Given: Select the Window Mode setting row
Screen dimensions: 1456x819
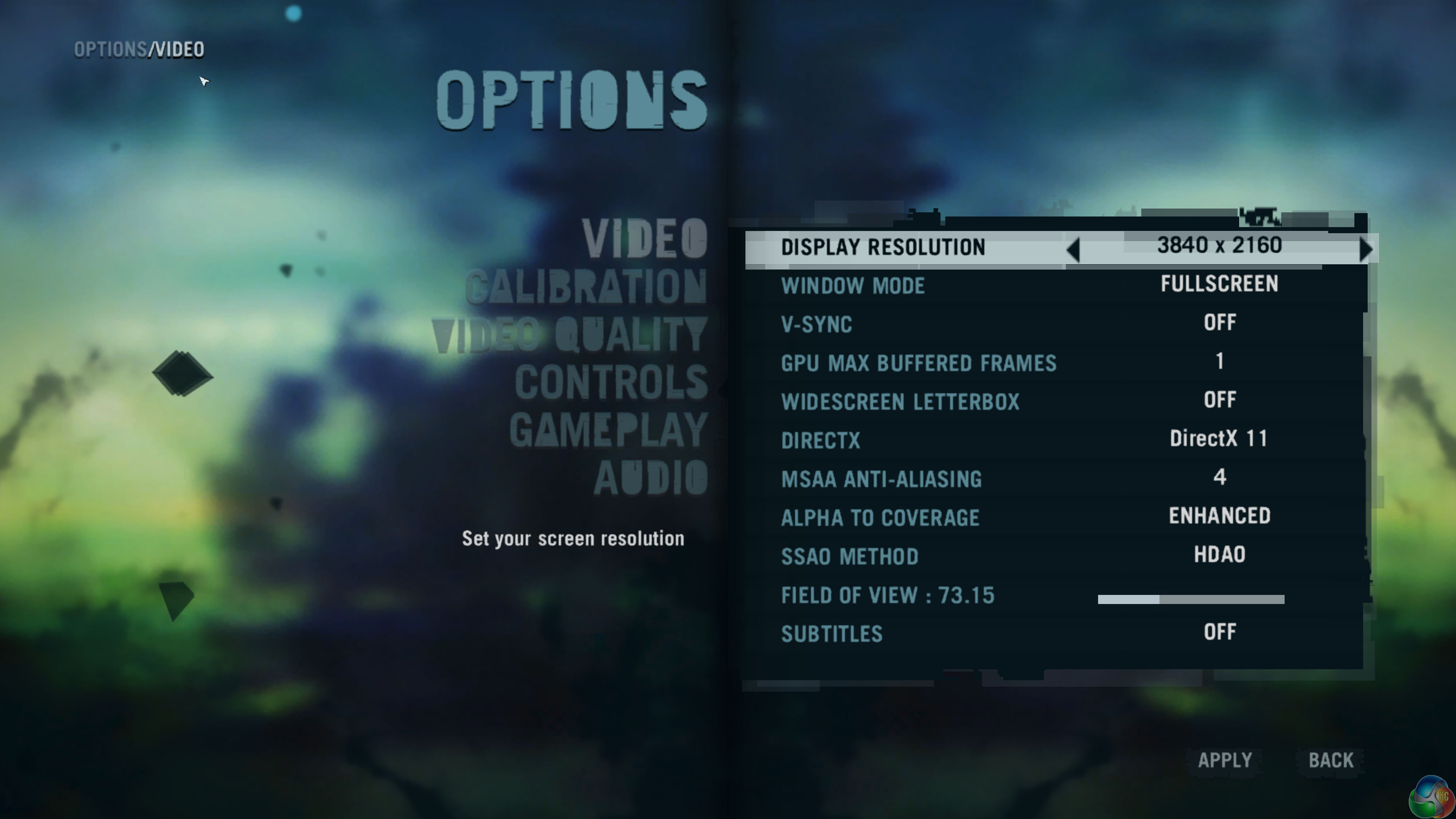Looking at the screenshot, I should point(1055,285).
